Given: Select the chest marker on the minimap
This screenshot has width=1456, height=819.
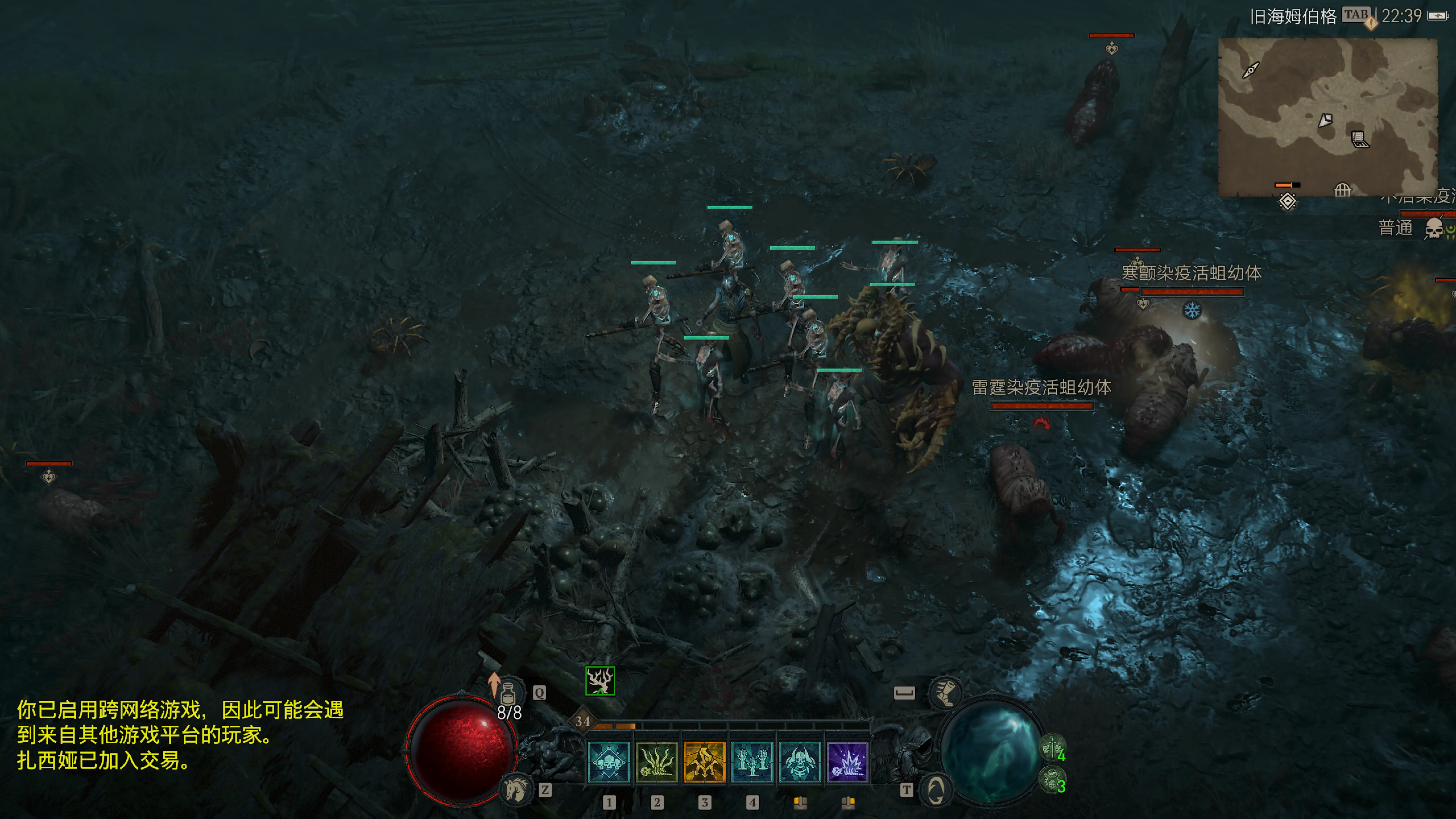Looking at the screenshot, I should (x=1359, y=138).
